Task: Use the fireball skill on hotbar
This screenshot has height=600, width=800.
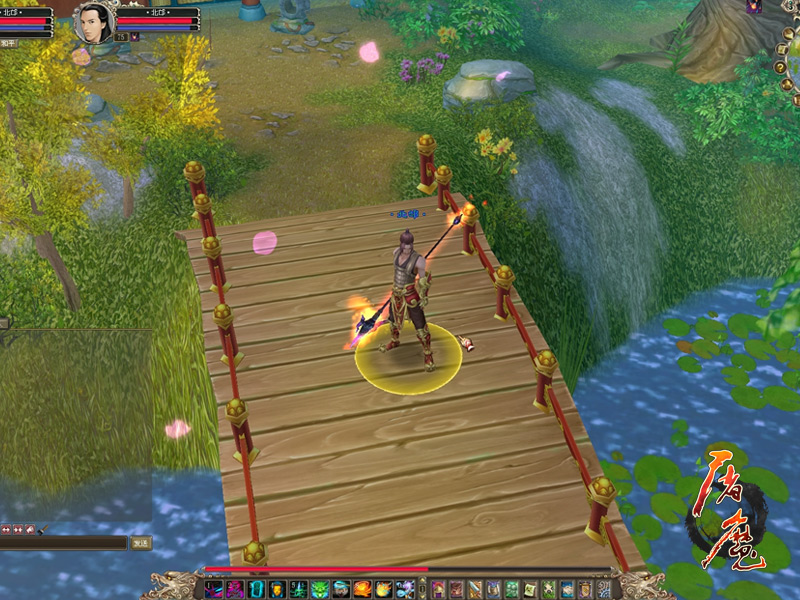Action: (384, 589)
